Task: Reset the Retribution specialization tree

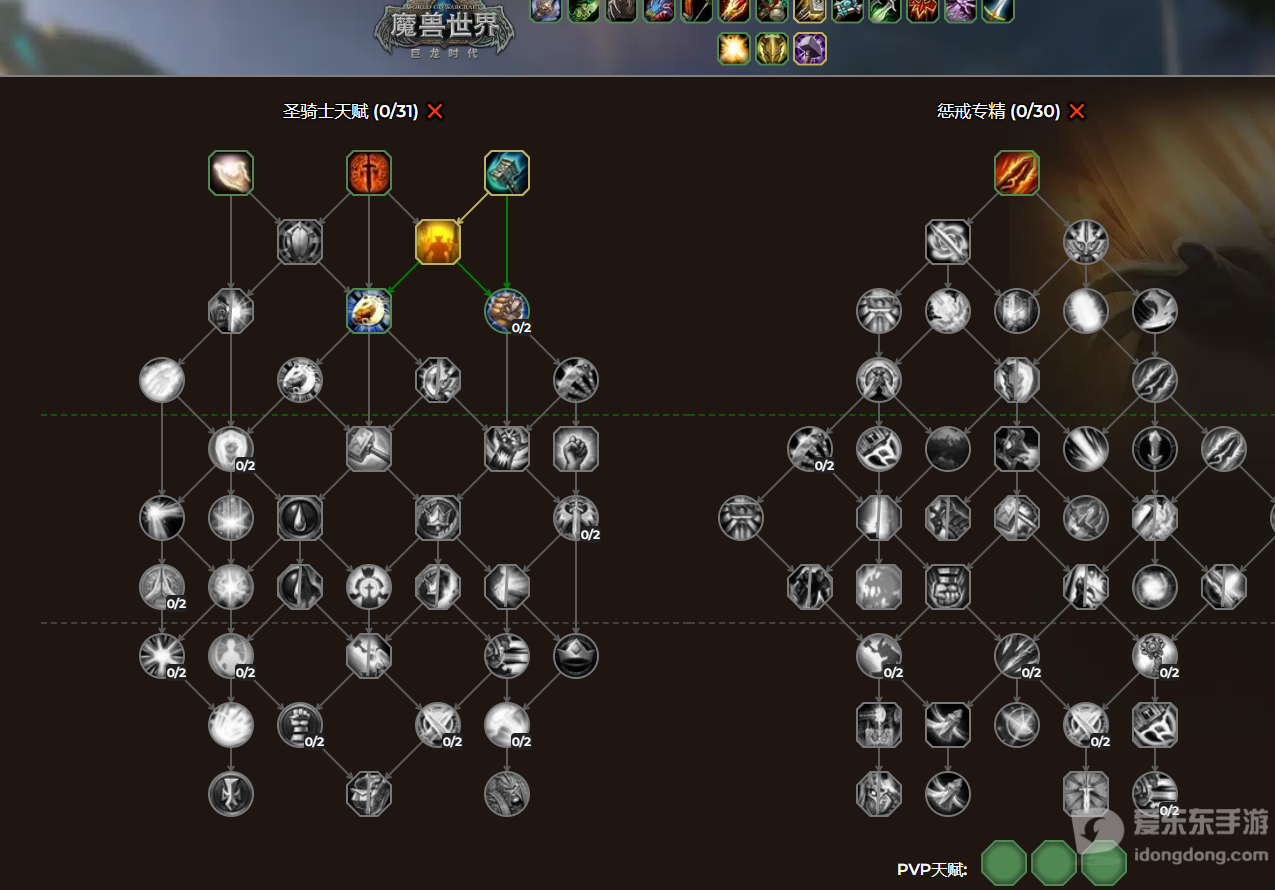Action: (1077, 111)
